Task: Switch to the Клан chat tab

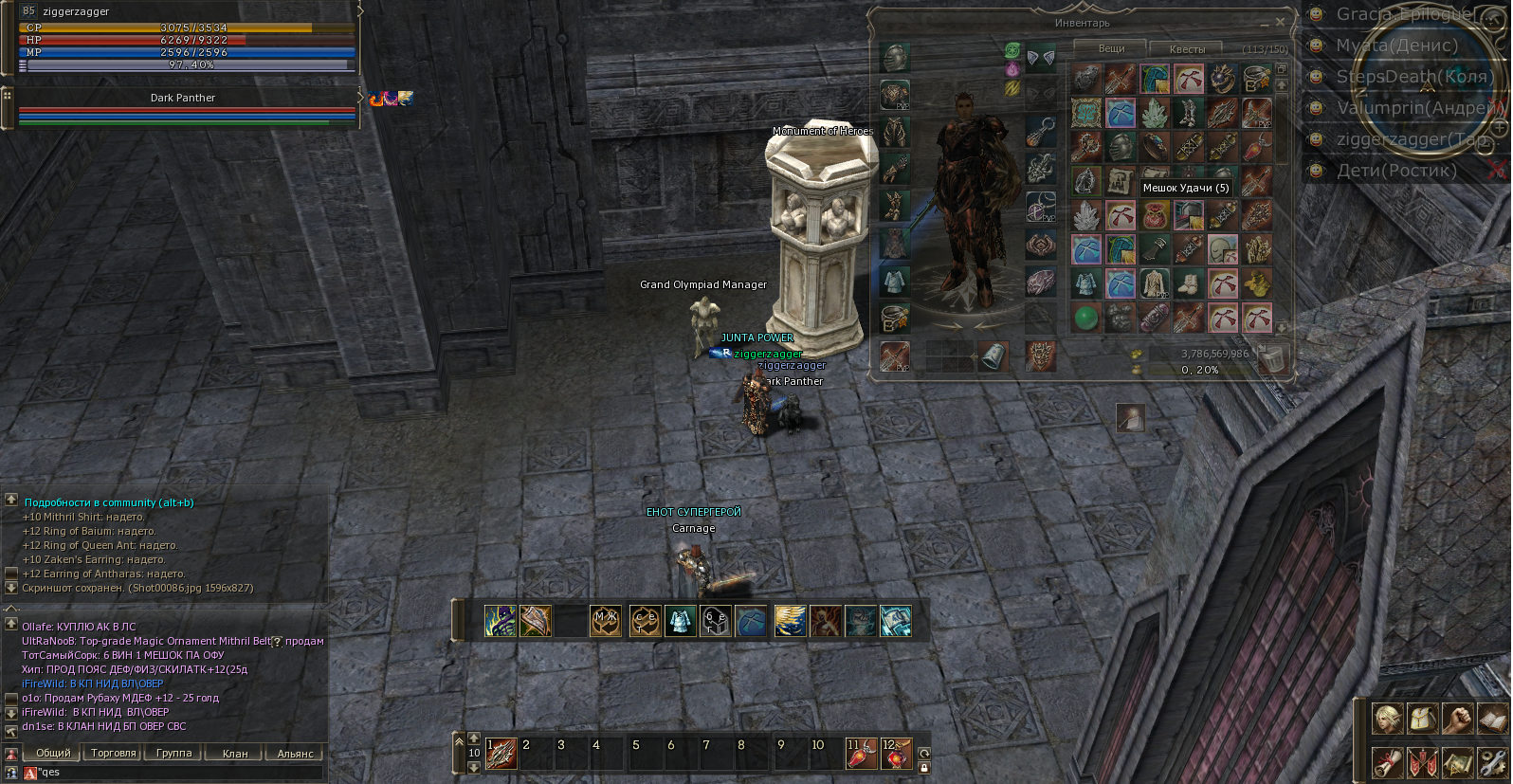Action: [234, 754]
